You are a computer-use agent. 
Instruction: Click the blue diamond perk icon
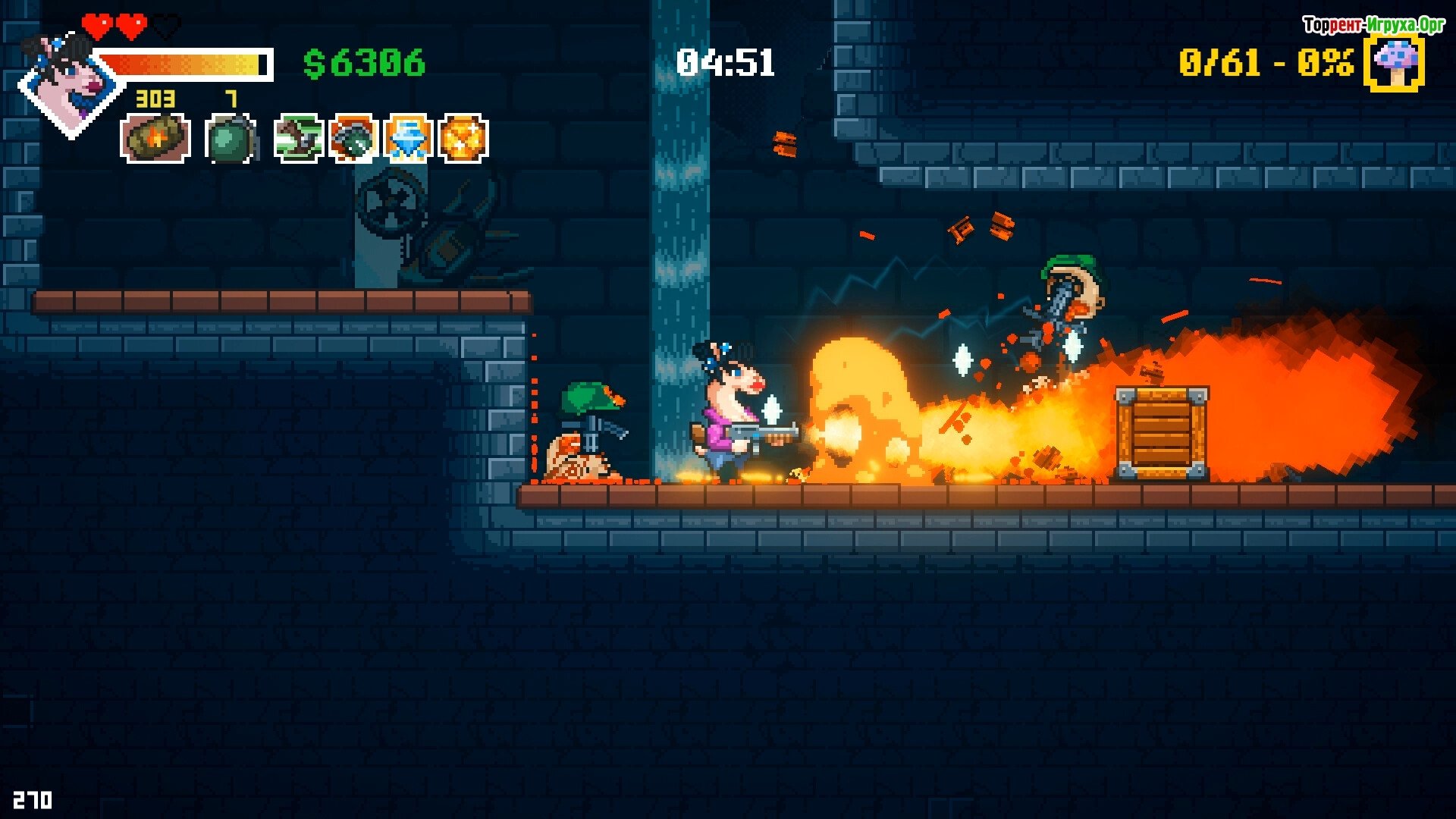(408, 138)
